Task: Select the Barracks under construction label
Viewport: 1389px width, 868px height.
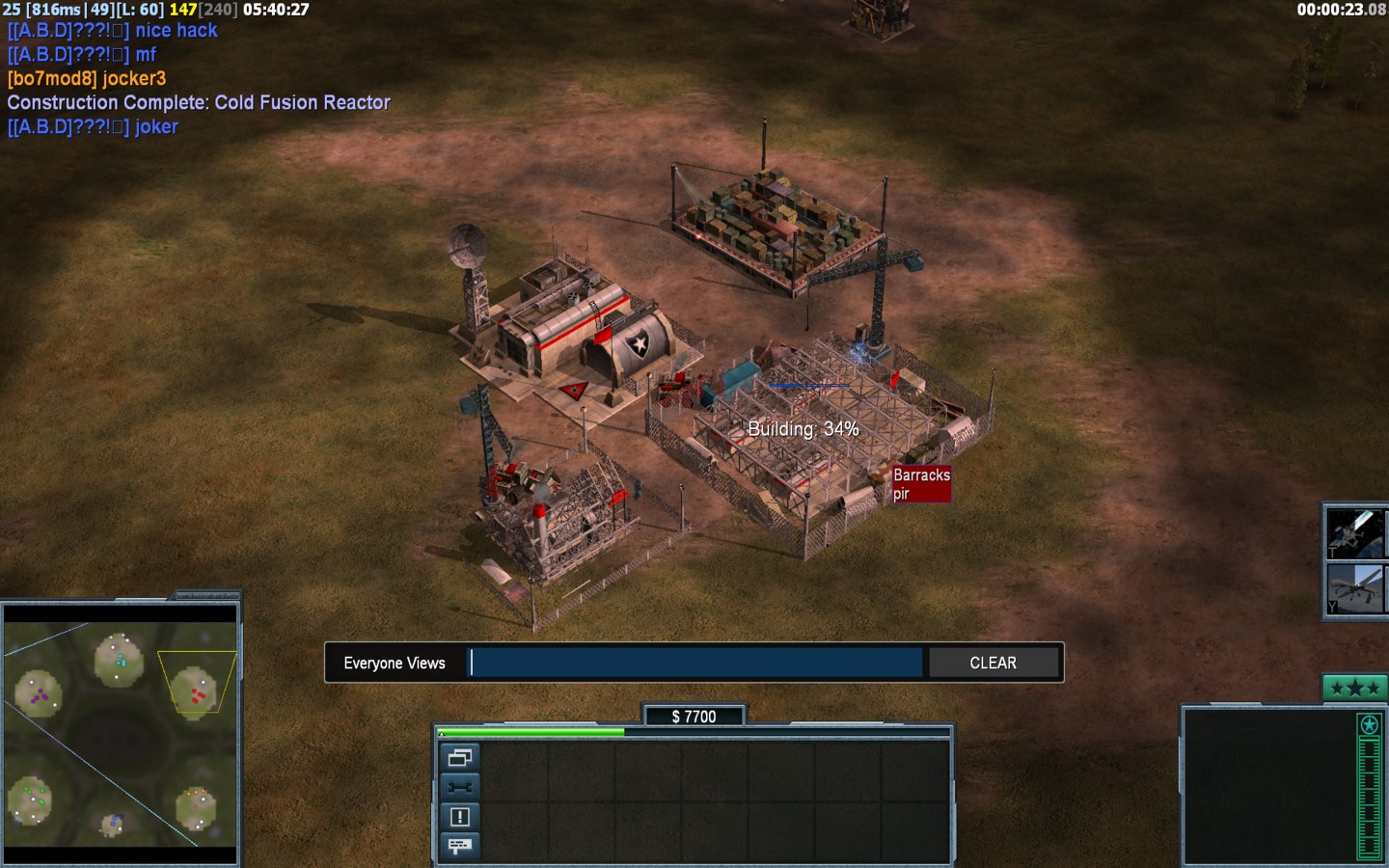Action: [921, 484]
